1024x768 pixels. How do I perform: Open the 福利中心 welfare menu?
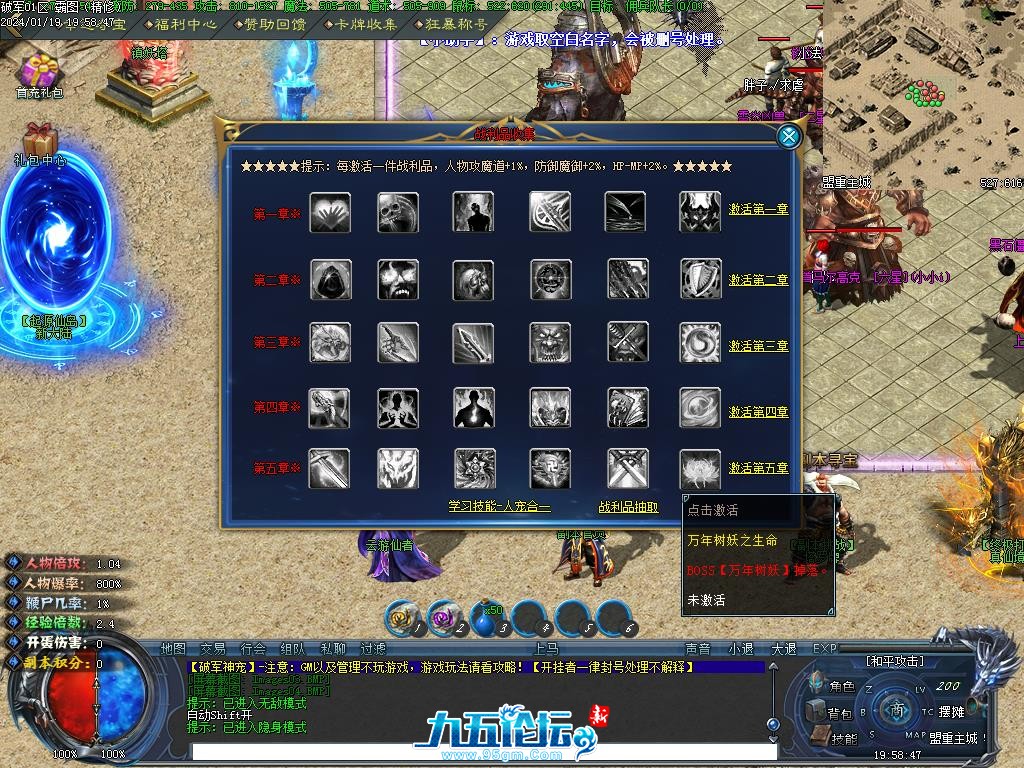click(189, 24)
